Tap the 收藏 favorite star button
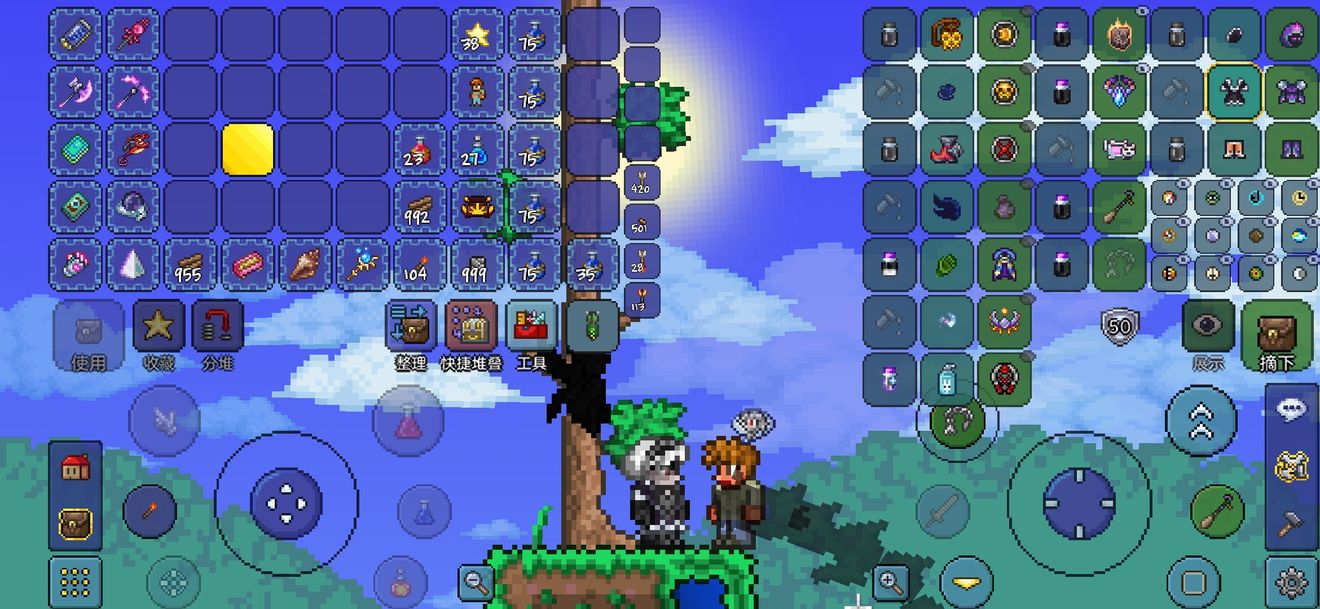Viewport: 1320px width, 609px height. tap(159, 328)
